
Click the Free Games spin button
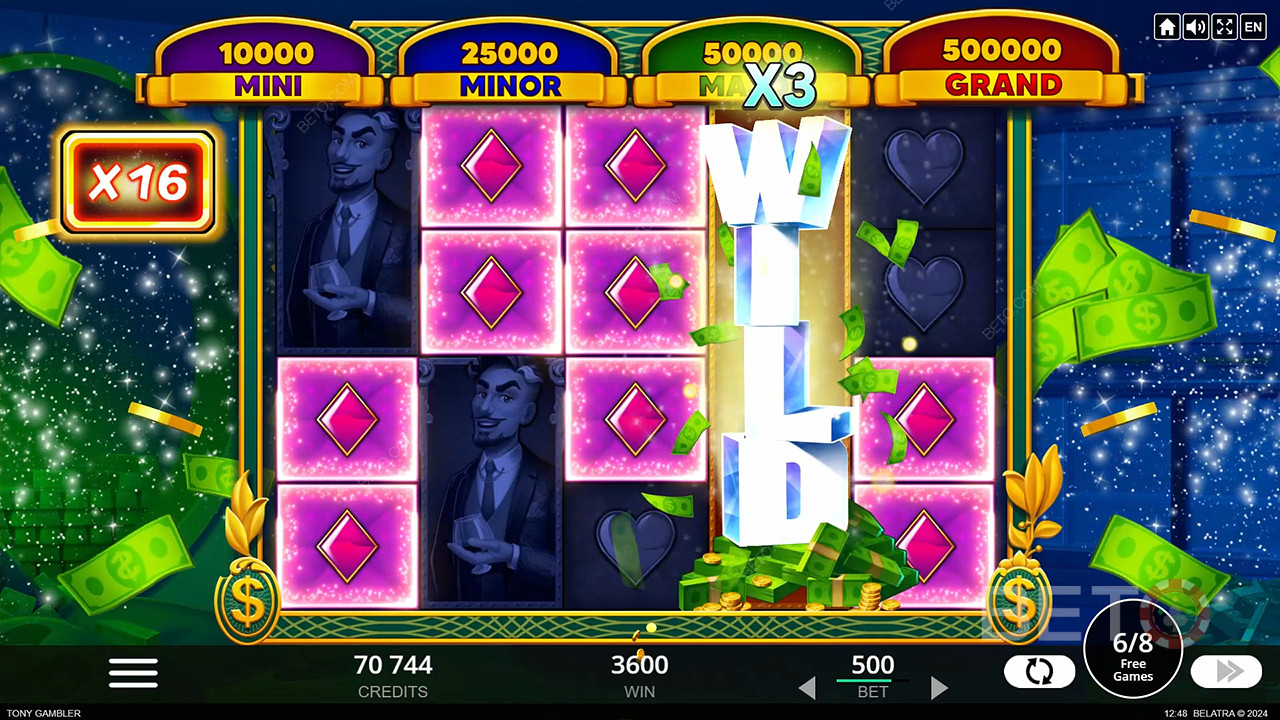point(1133,649)
